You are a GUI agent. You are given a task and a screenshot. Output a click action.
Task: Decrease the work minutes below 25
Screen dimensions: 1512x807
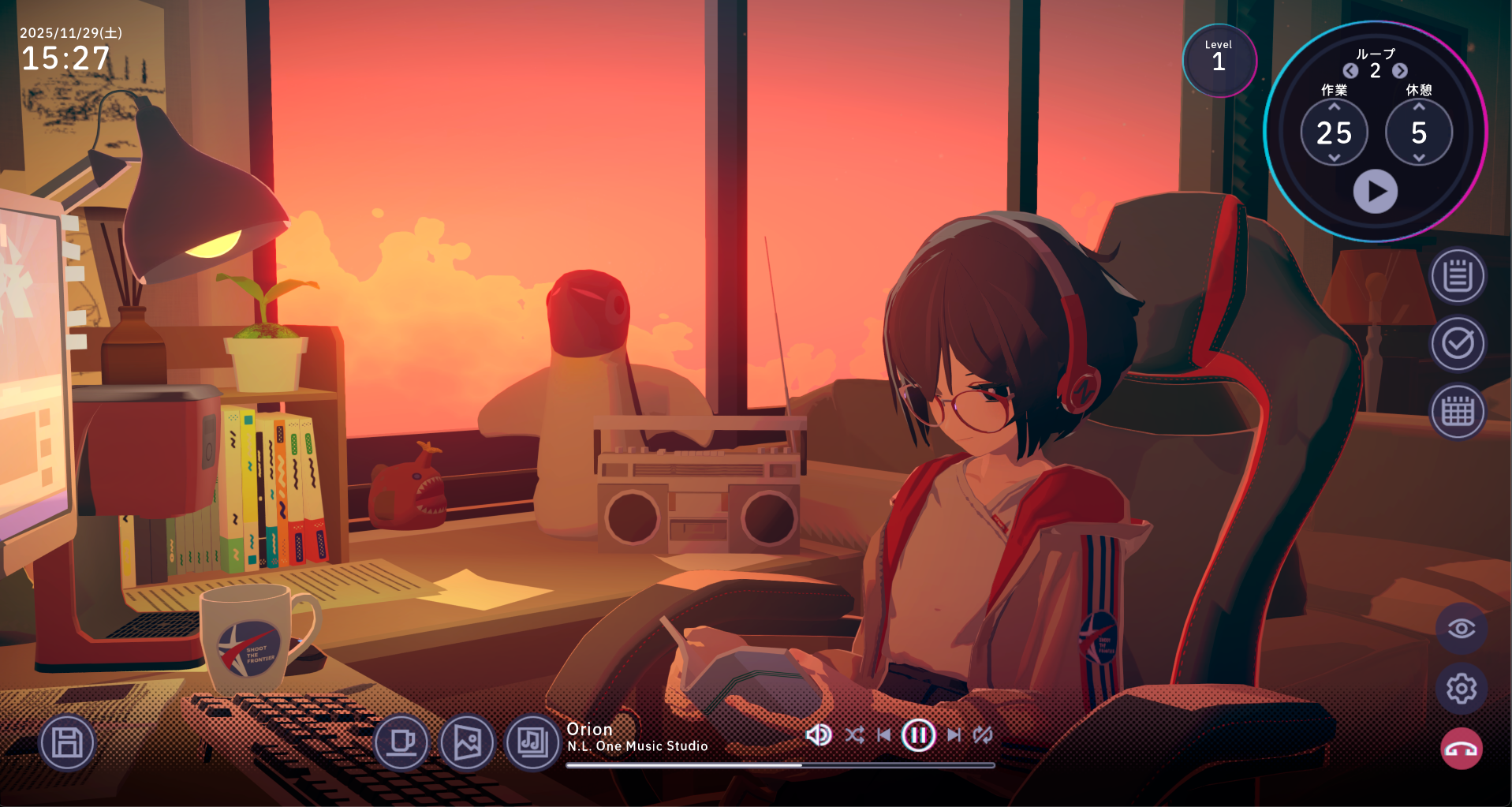pyautogui.click(x=1334, y=158)
